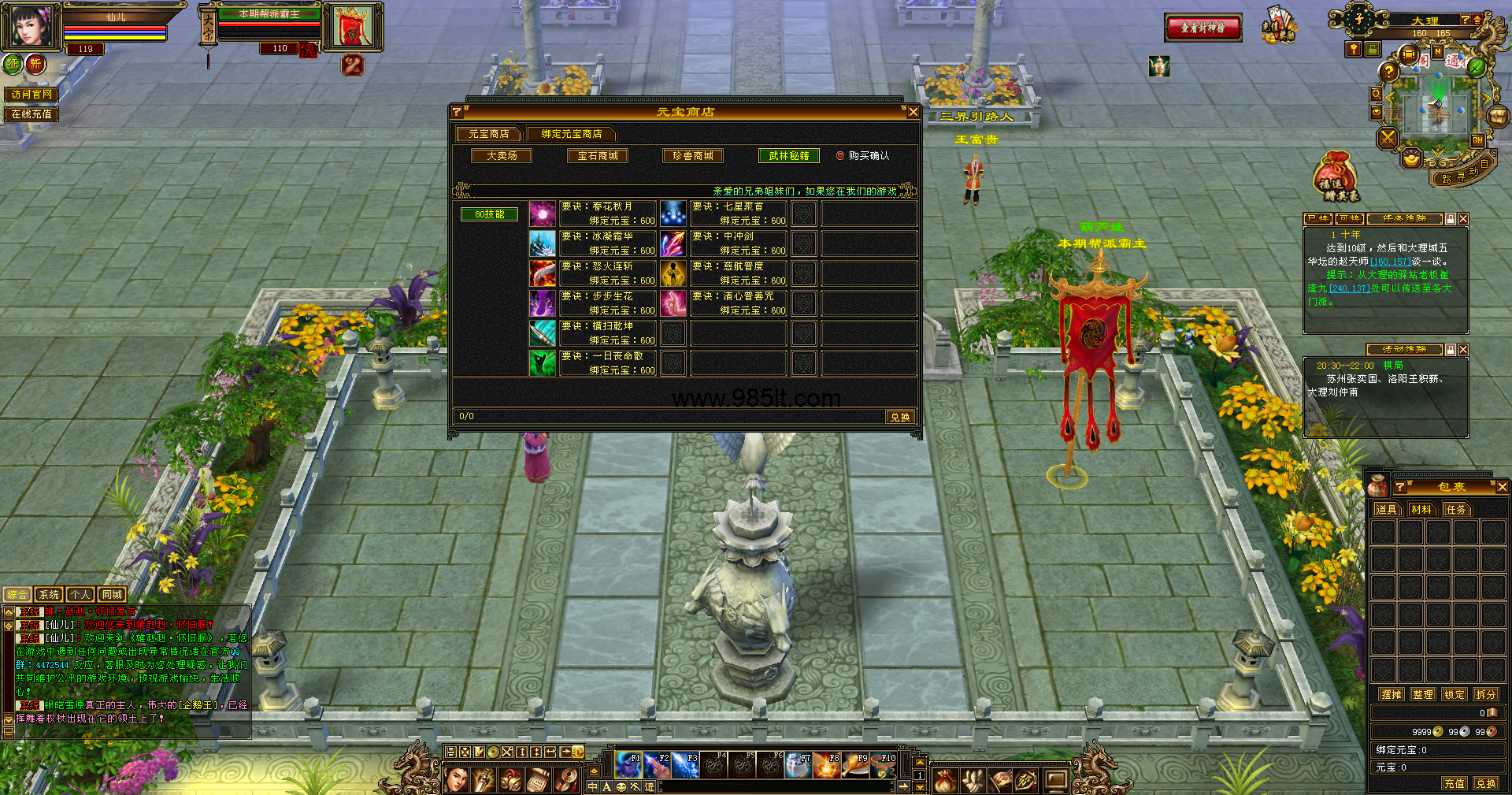Image resolution: width=1512 pixels, height=795 pixels.
Task: Switch to the 材料 bag tab
Action: click(x=1421, y=510)
